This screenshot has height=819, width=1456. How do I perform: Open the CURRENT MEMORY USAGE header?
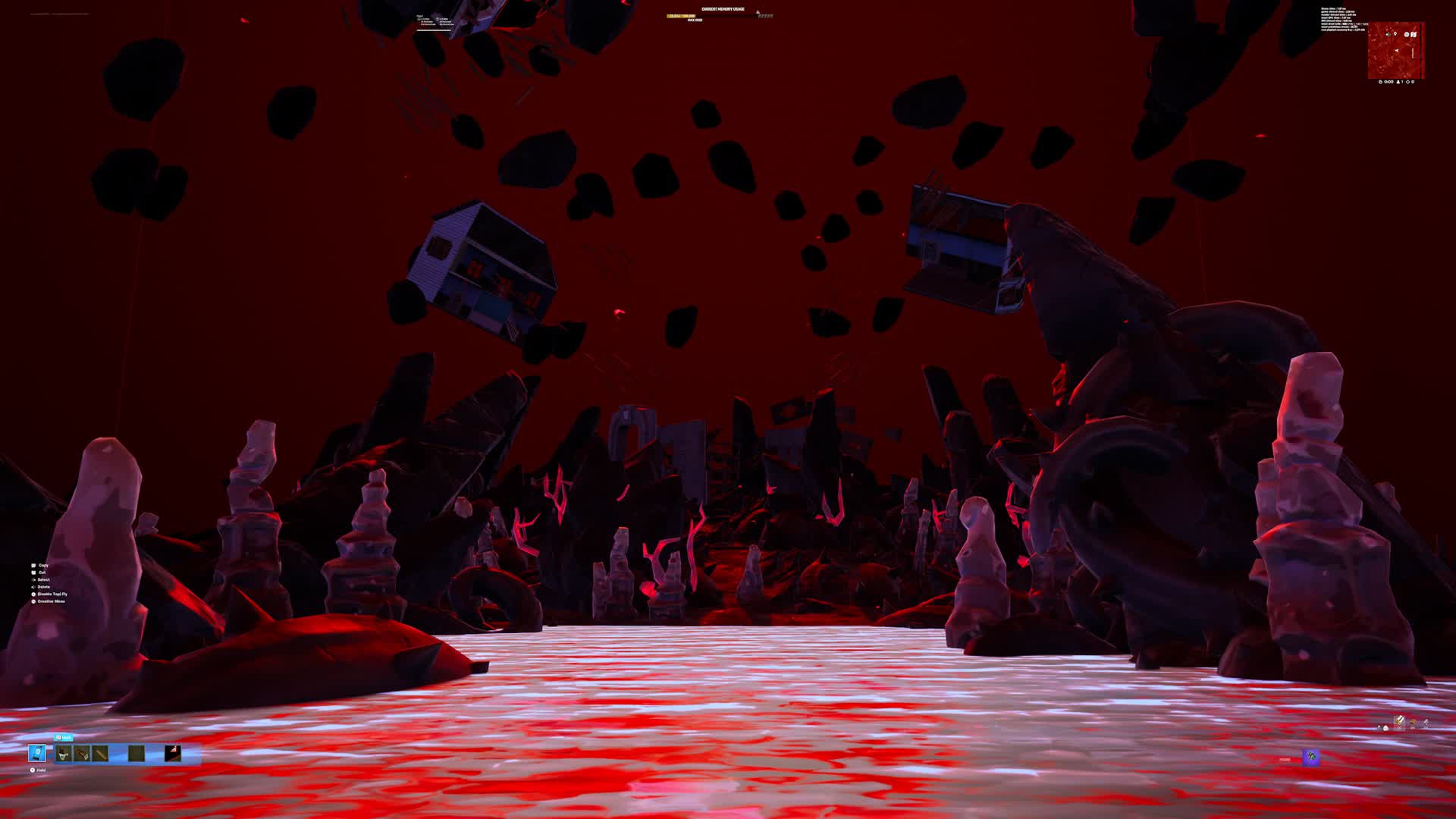point(723,9)
